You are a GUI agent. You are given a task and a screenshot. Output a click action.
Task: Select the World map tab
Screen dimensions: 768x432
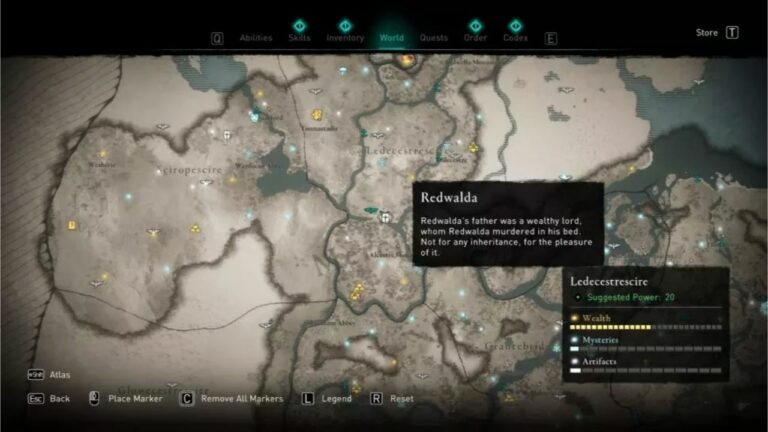(x=391, y=38)
